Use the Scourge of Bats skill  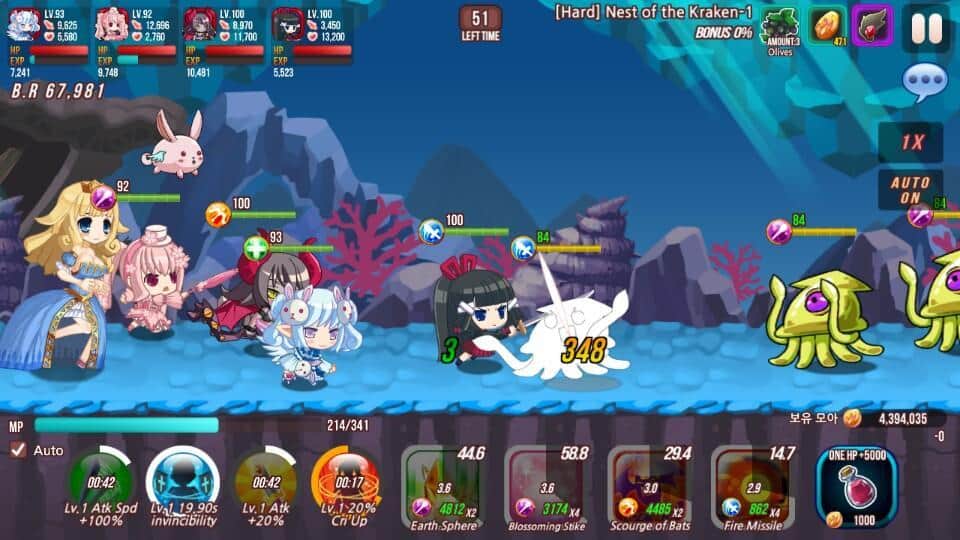pyautogui.click(x=649, y=488)
